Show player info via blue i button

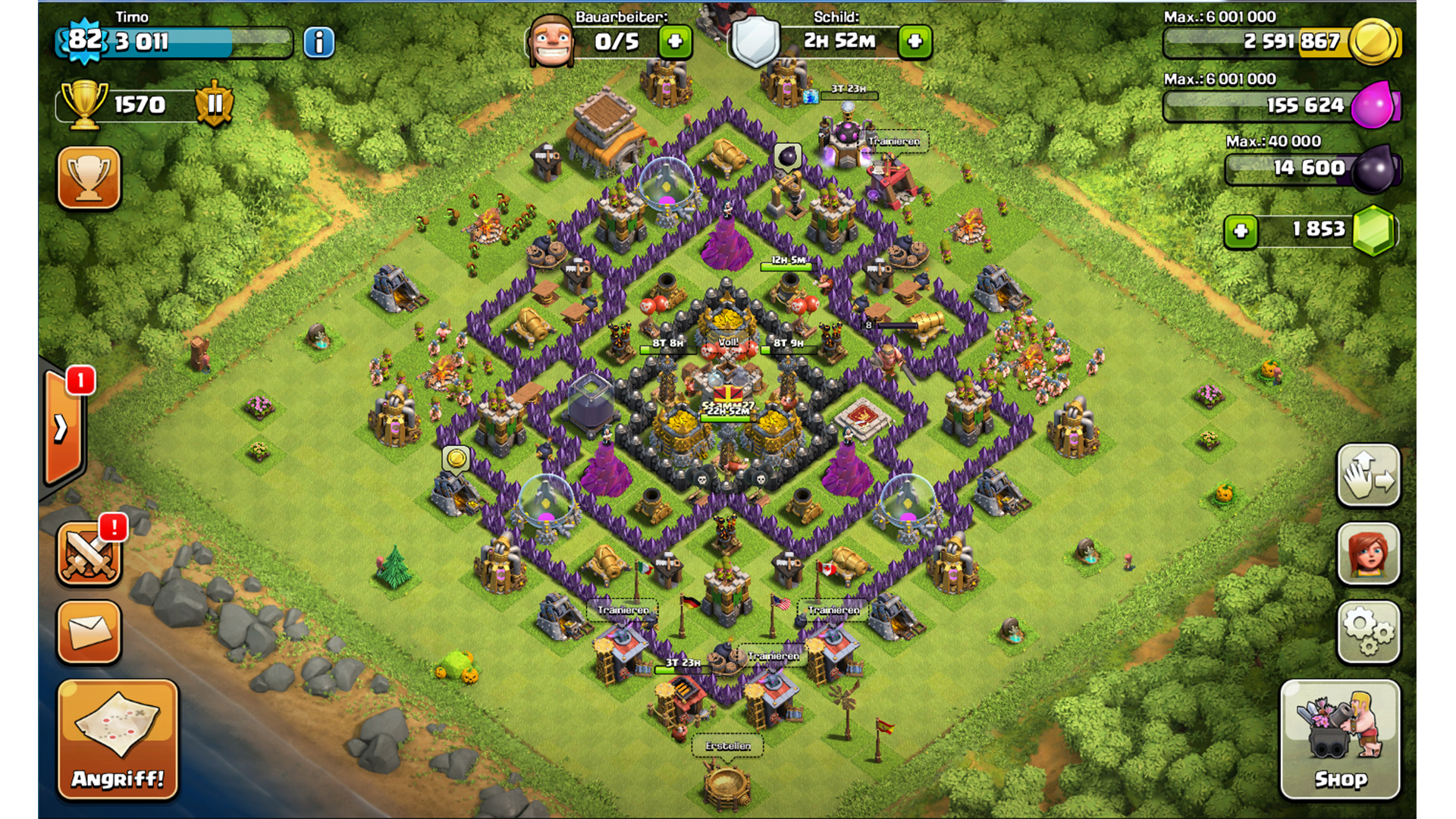click(318, 42)
